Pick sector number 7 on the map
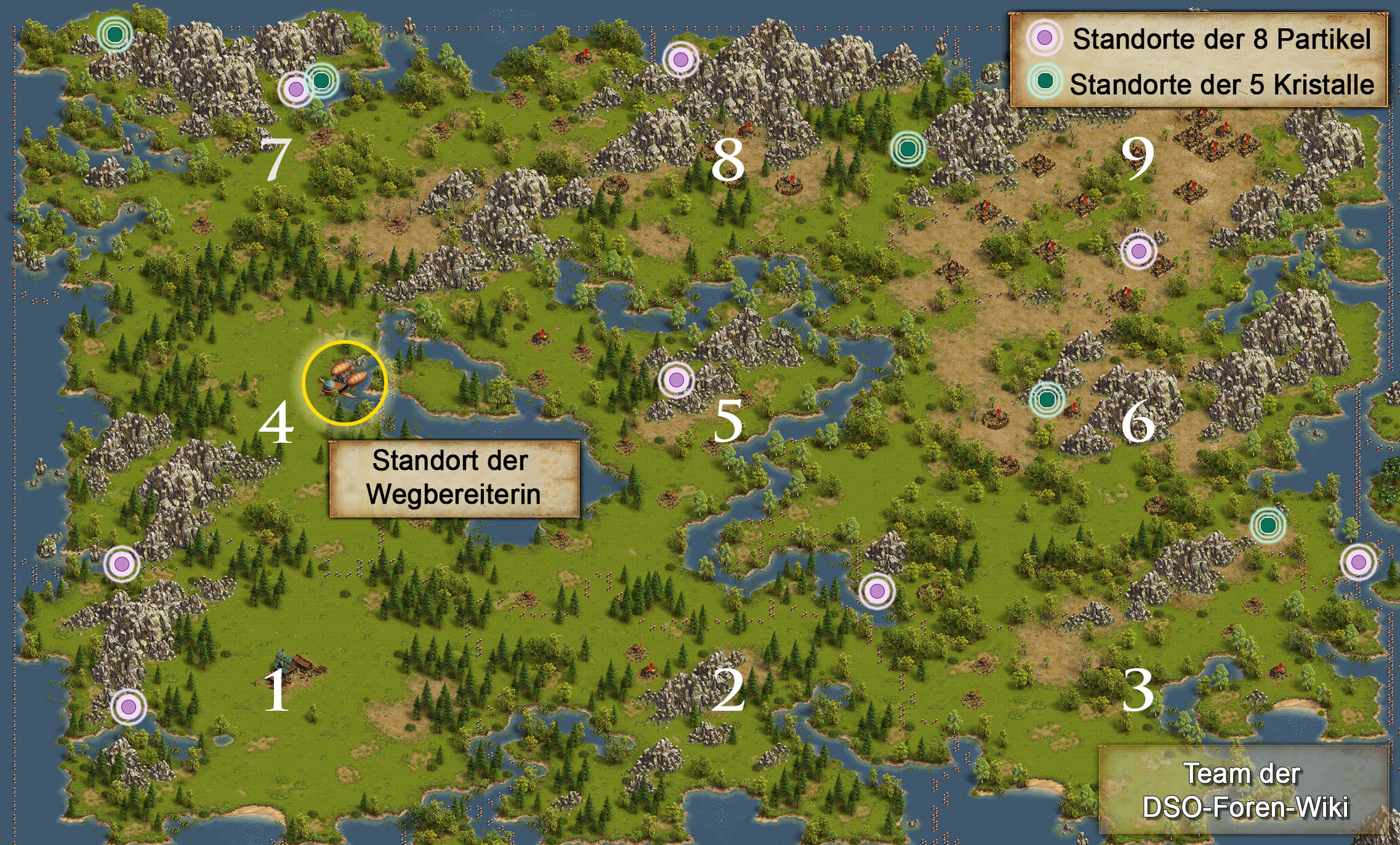 pos(275,160)
